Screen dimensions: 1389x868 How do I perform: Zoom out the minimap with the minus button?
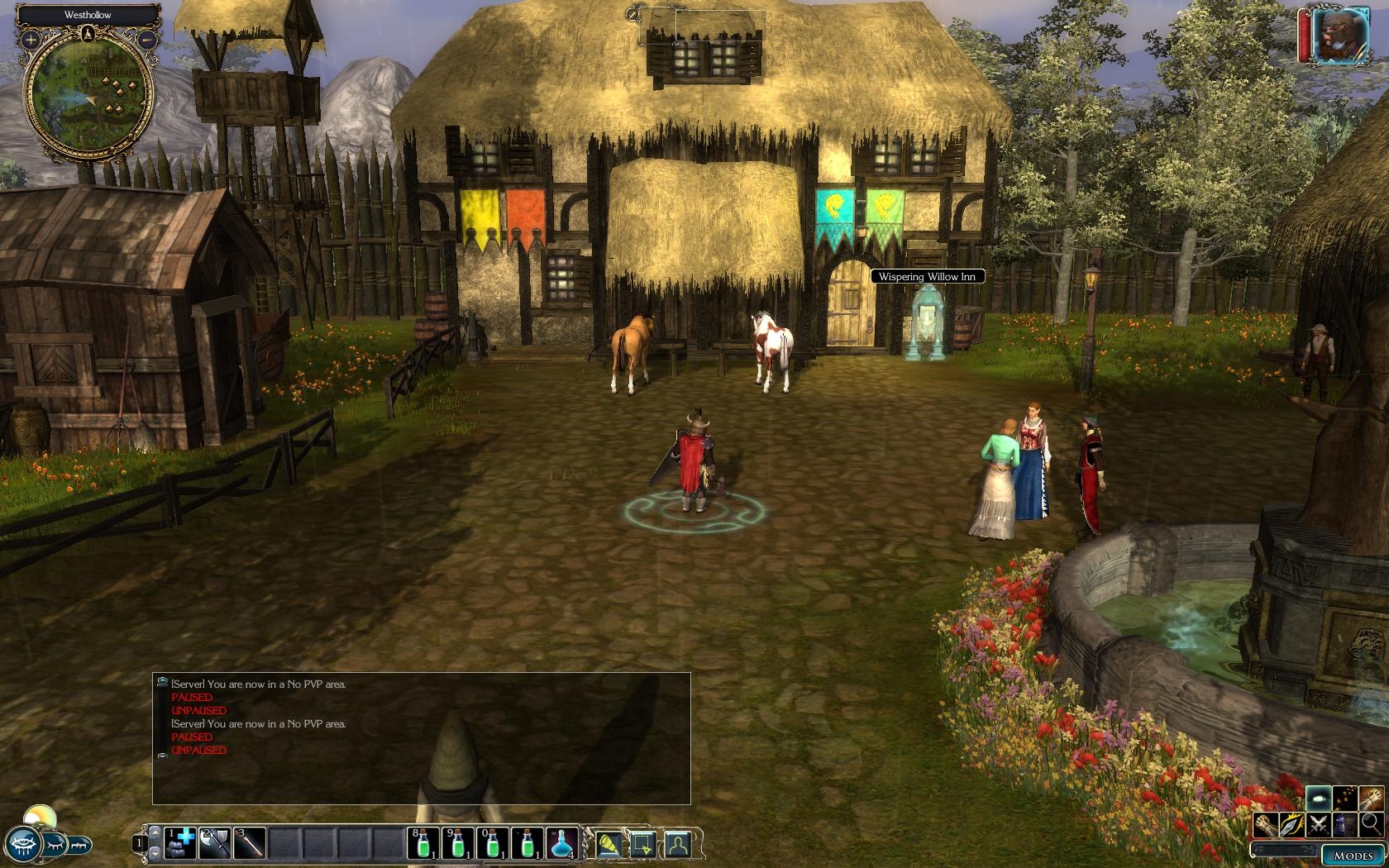click(146, 39)
